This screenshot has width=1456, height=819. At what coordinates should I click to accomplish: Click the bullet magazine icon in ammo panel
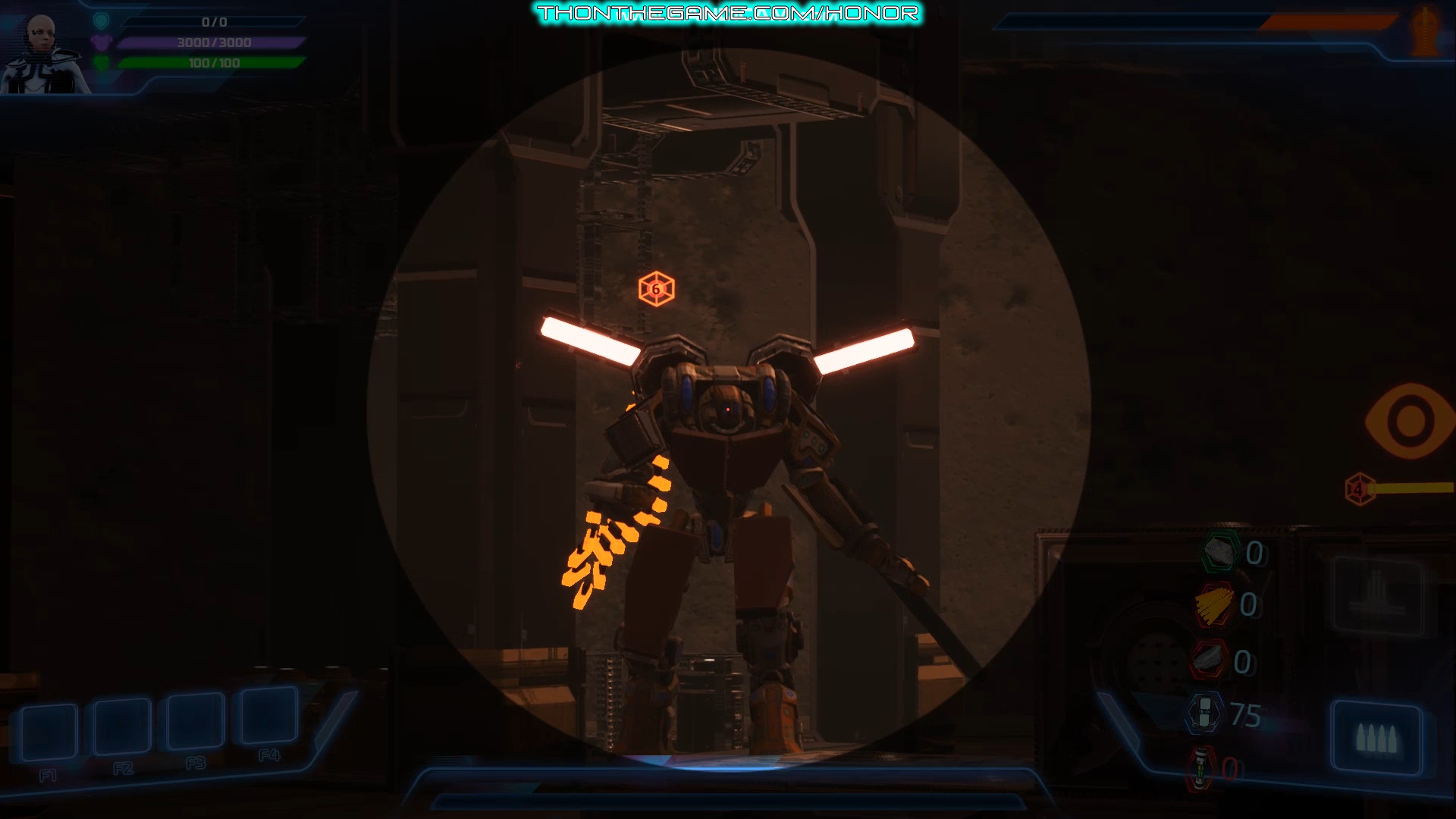click(x=1376, y=736)
